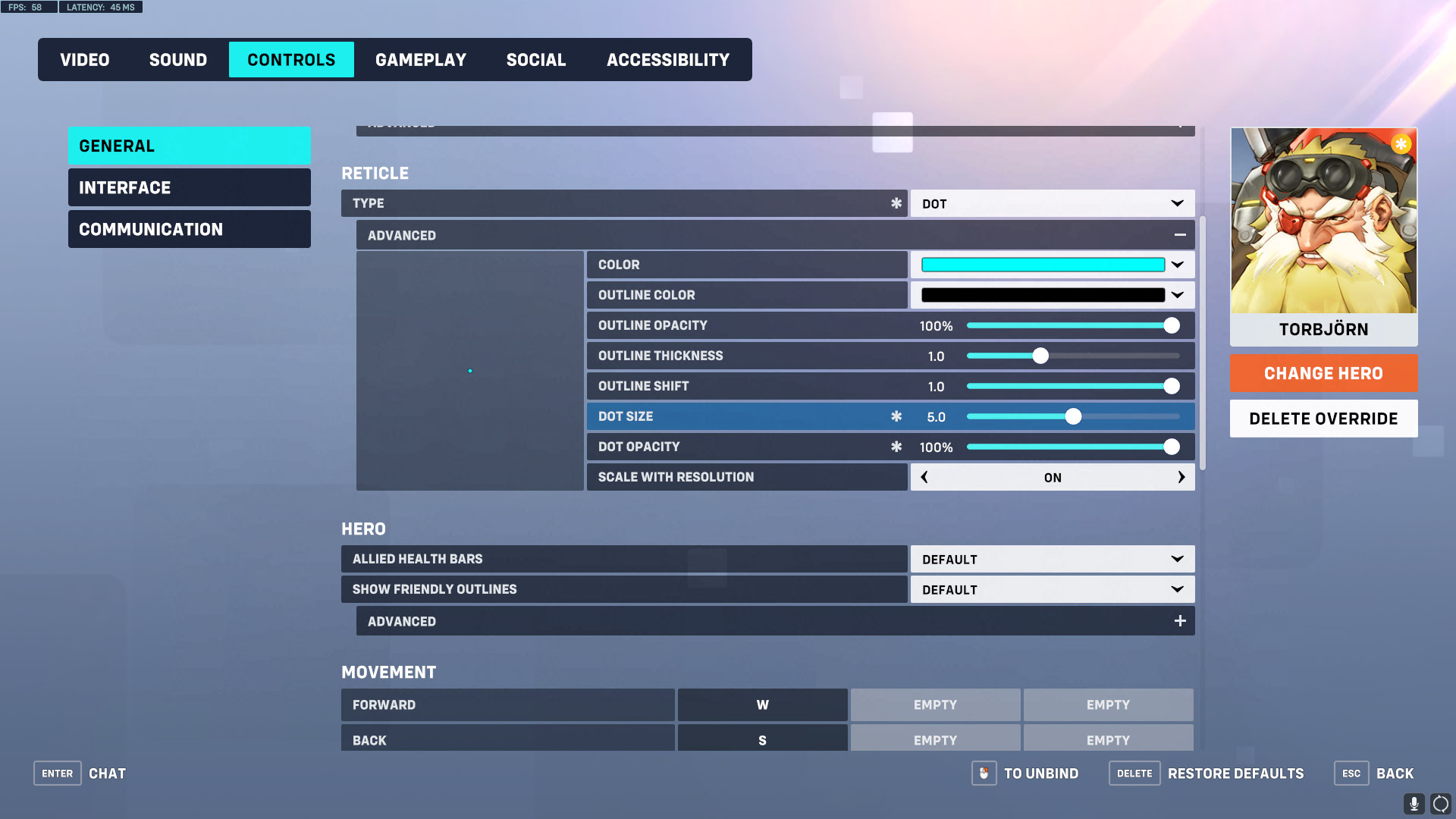
Task: Click the asterisk beside DOT OPACITY
Action: pyautogui.click(x=896, y=447)
